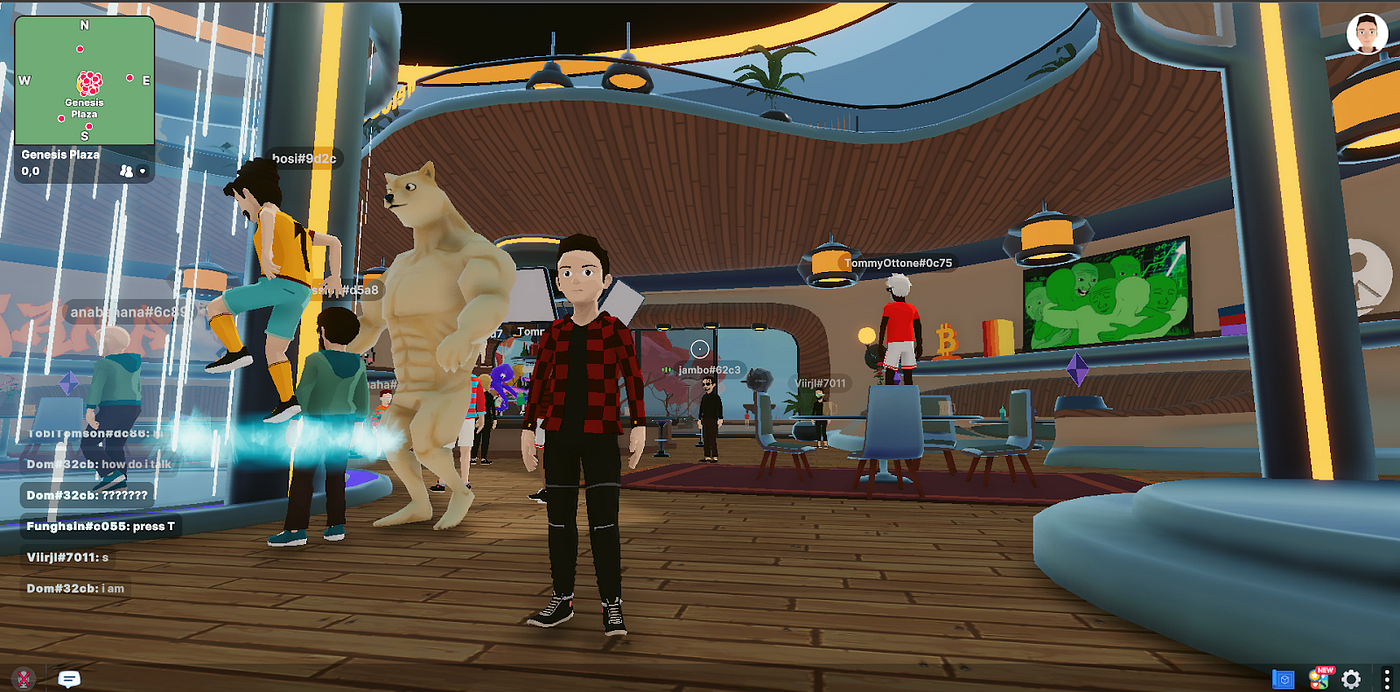The height and width of the screenshot is (692, 1400).
Task: Open the chat speech bubble
Action: pyautogui.click(x=69, y=679)
